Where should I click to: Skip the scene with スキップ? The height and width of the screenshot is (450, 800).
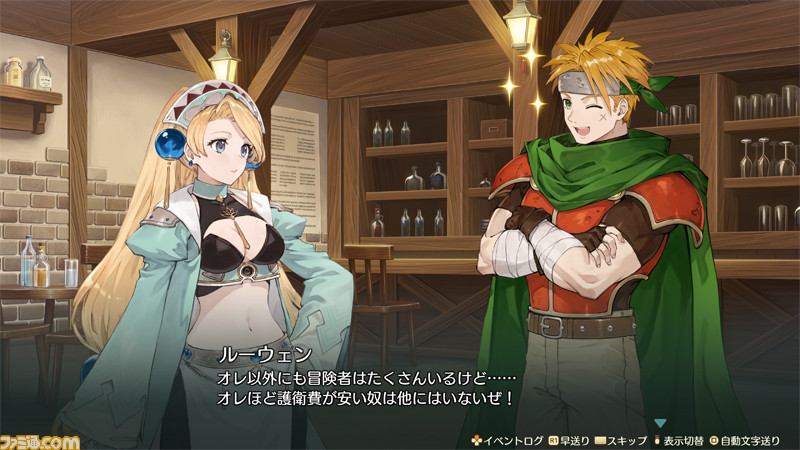tap(622, 439)
